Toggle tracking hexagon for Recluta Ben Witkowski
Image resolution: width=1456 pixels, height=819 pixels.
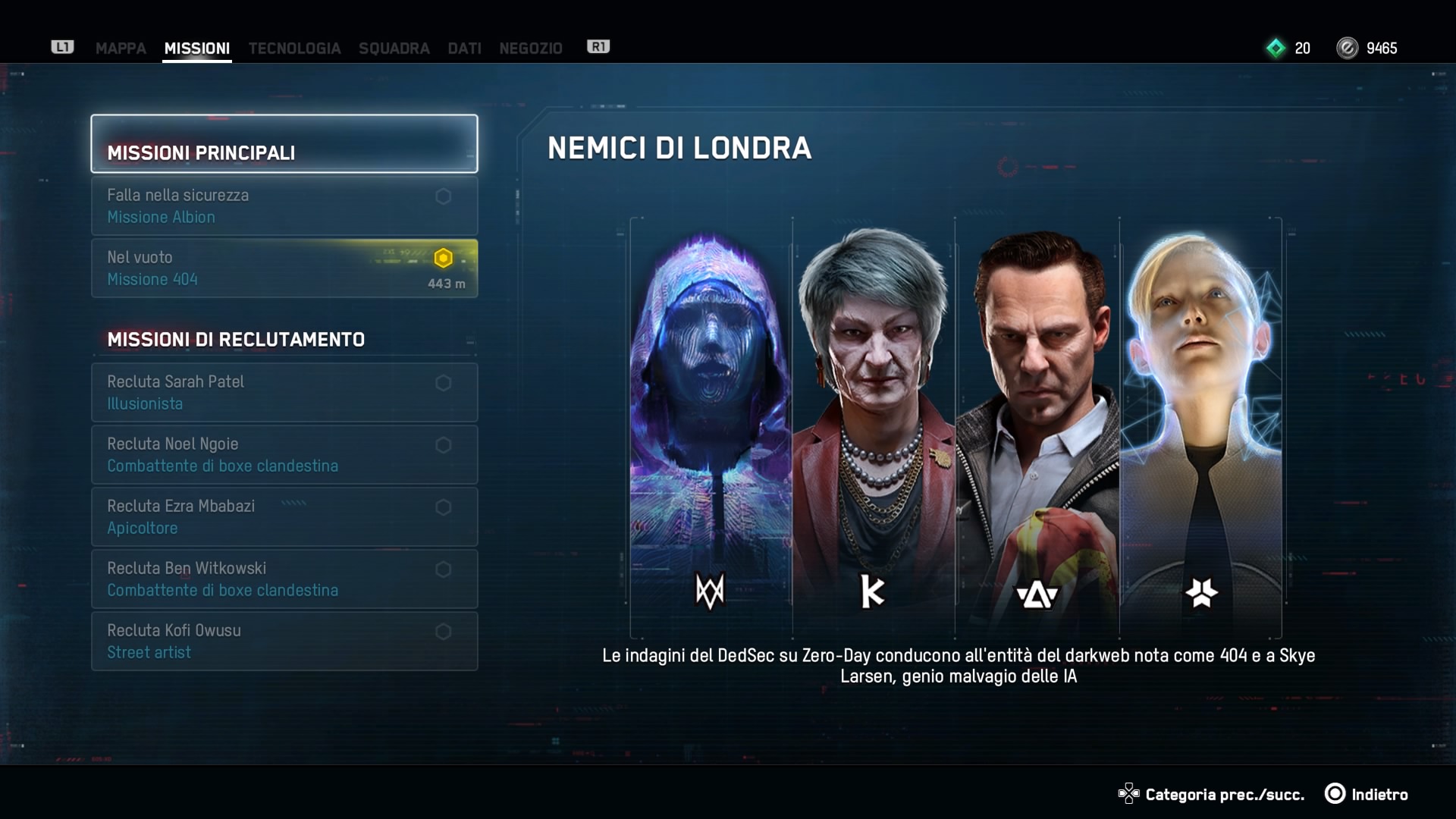point(444,570)
